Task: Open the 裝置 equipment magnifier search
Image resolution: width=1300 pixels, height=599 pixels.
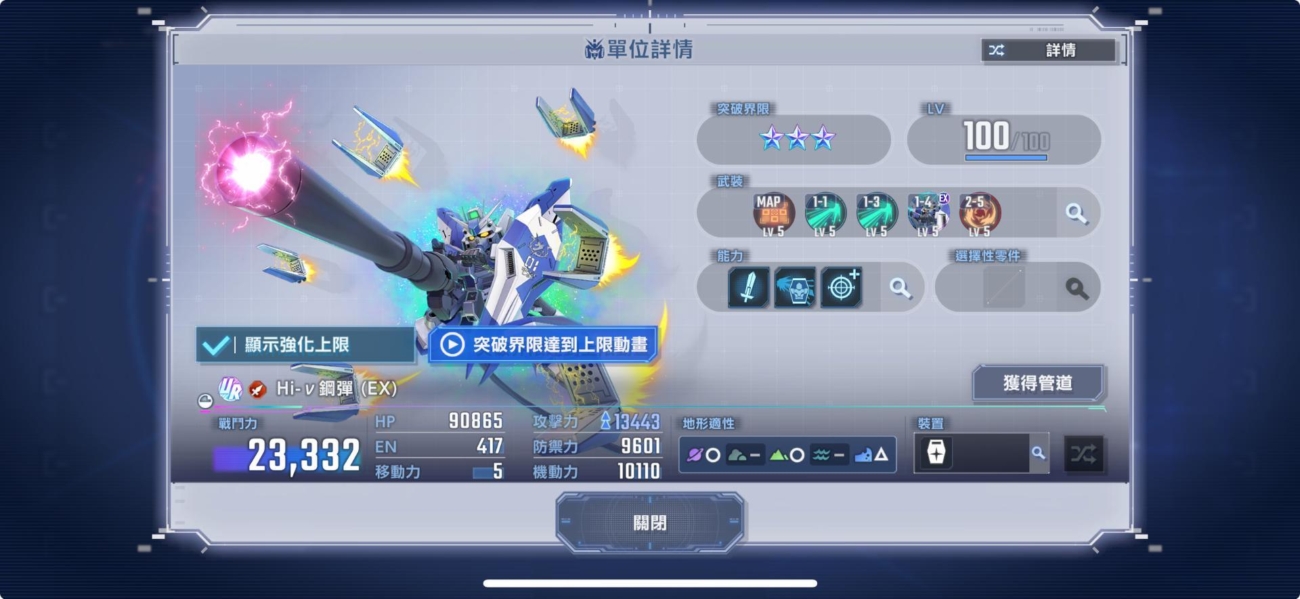Action: tap(1038, 453)
